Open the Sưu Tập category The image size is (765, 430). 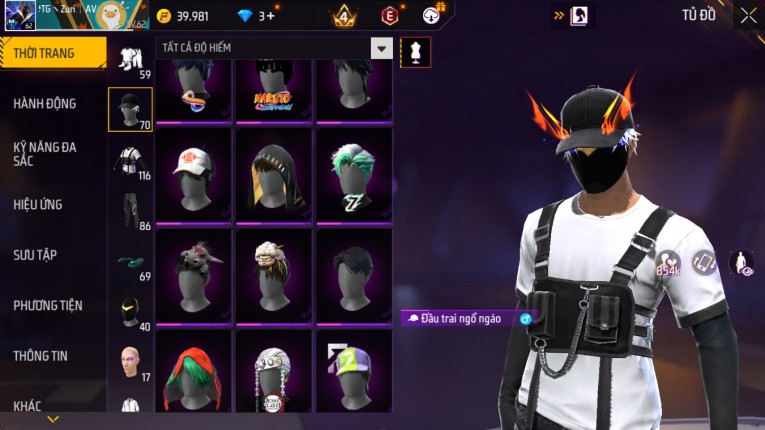(34, 255)
